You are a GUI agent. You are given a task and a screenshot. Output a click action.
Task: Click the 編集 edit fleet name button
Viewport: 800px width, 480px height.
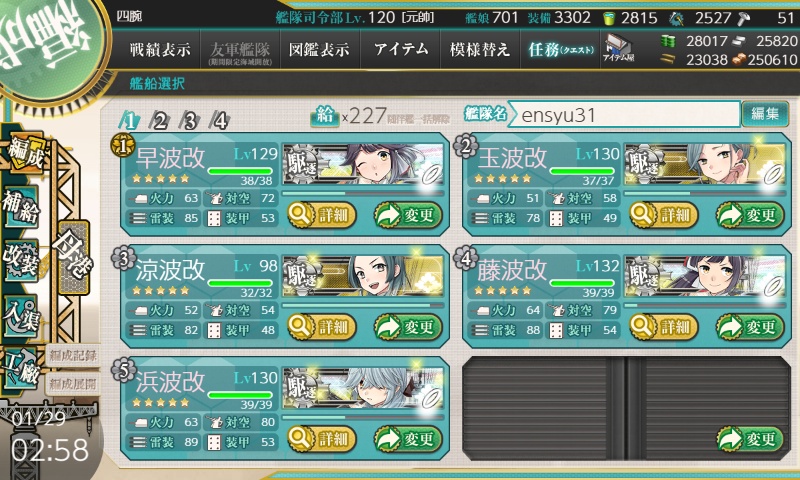tap(765, 114)
